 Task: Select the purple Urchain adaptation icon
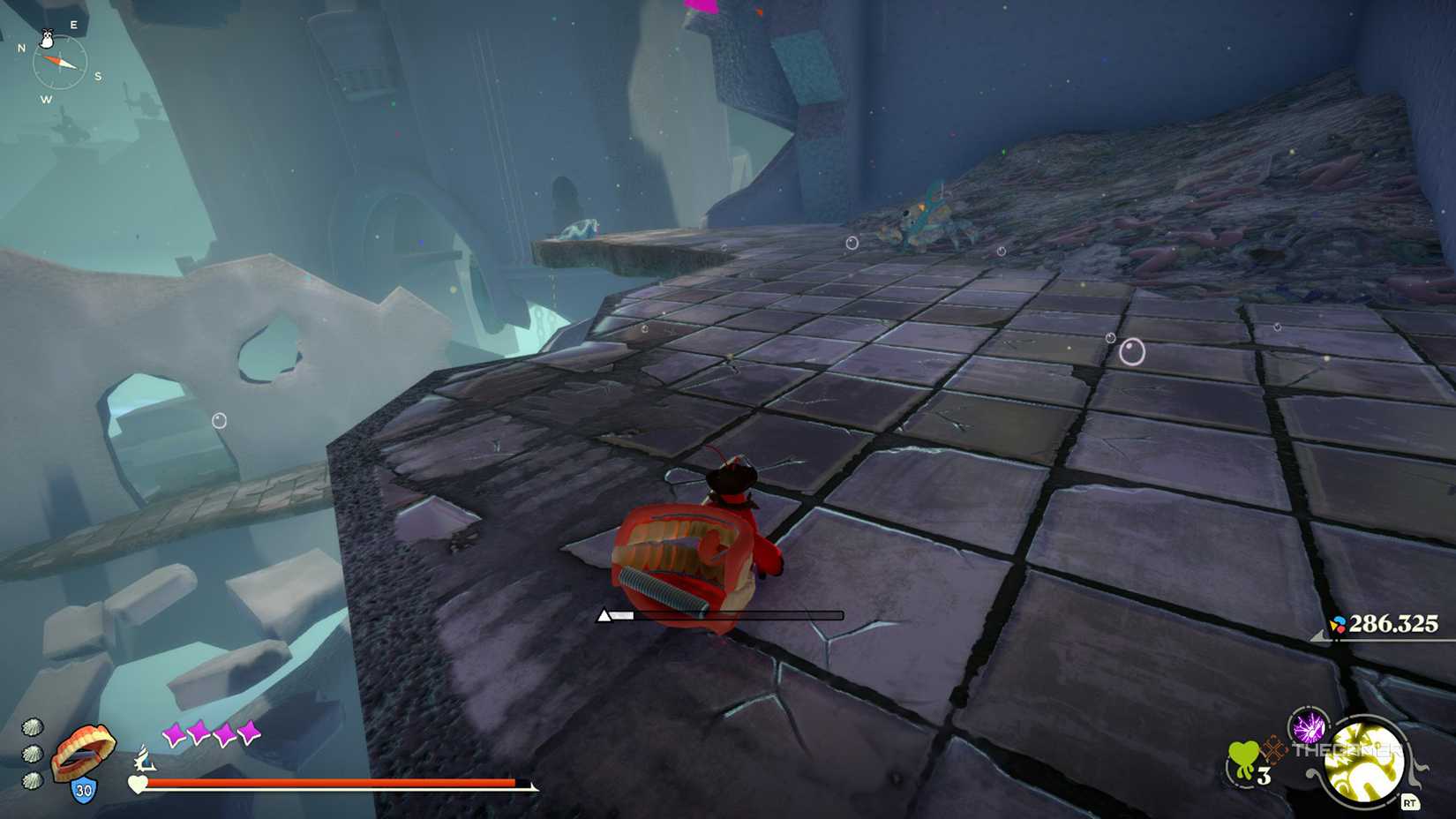(x=1309, y=729)
